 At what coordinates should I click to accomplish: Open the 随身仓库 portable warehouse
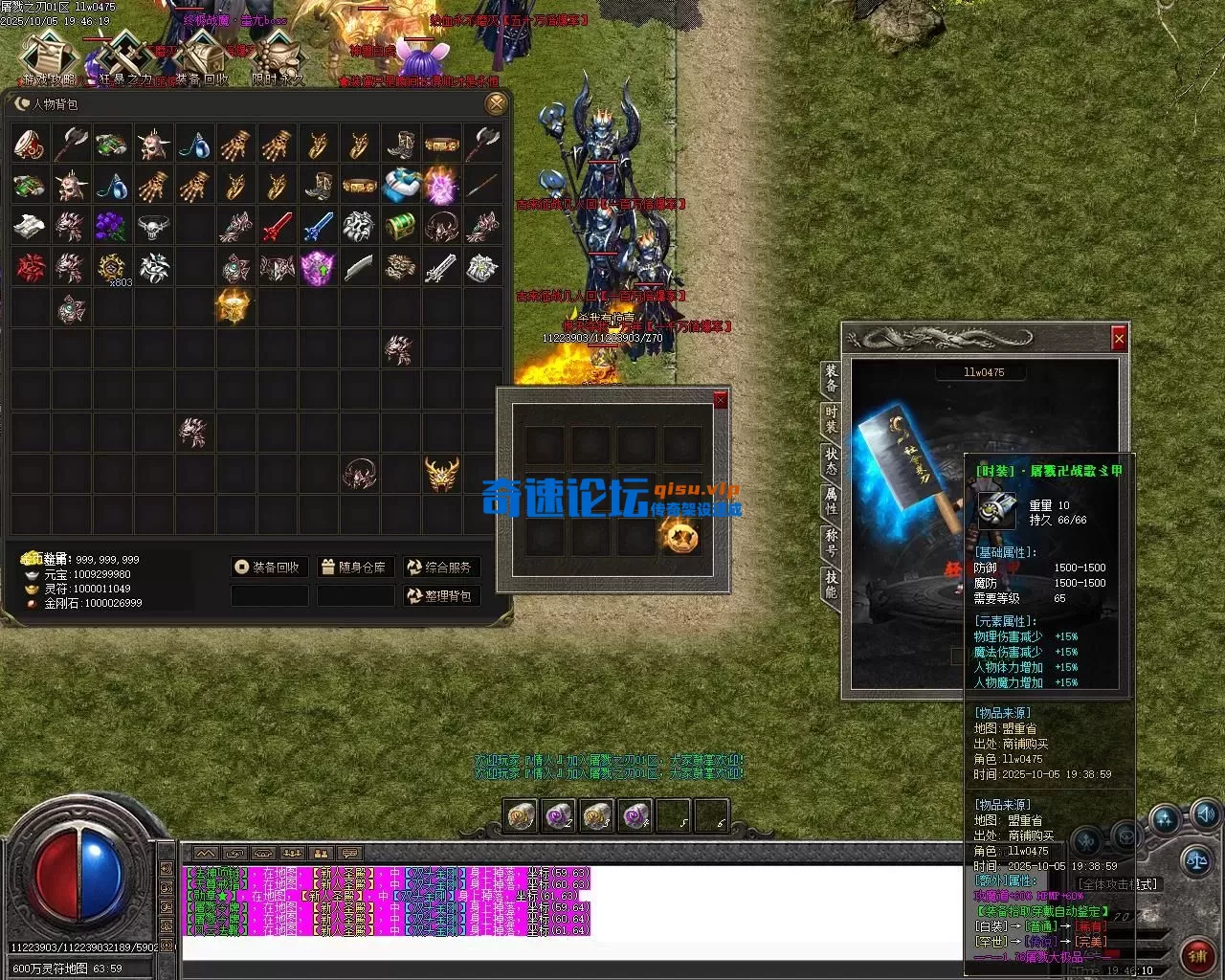[354, 568]
